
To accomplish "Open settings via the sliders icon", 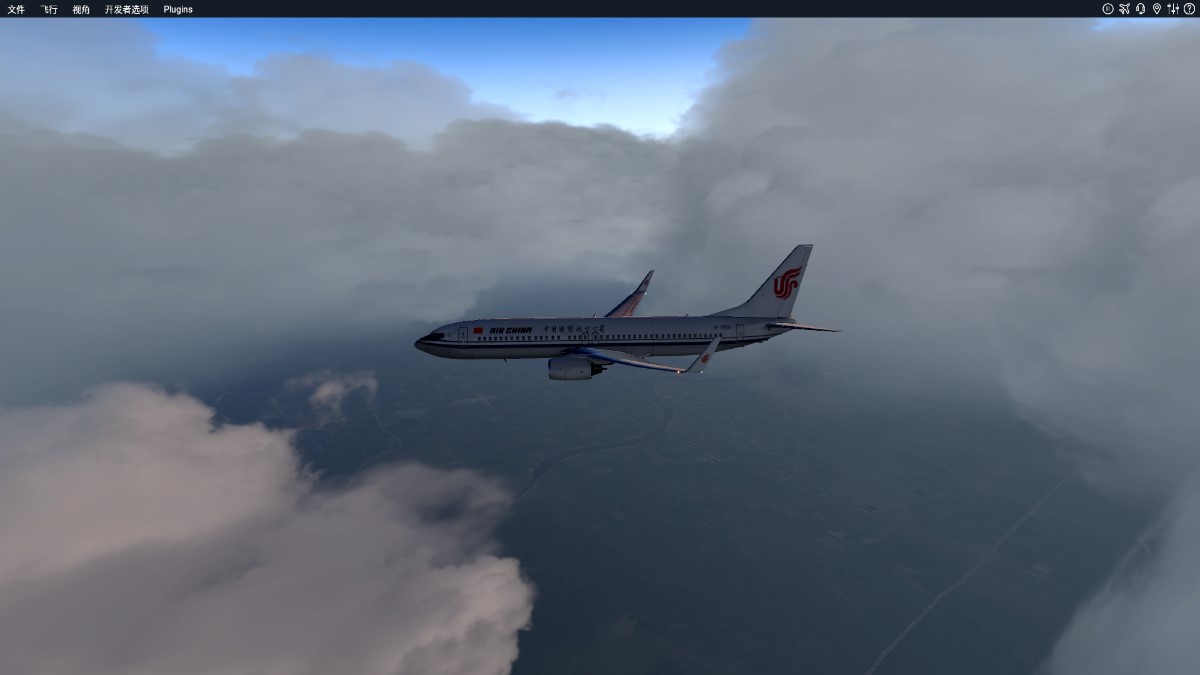I will (1173, 9).
